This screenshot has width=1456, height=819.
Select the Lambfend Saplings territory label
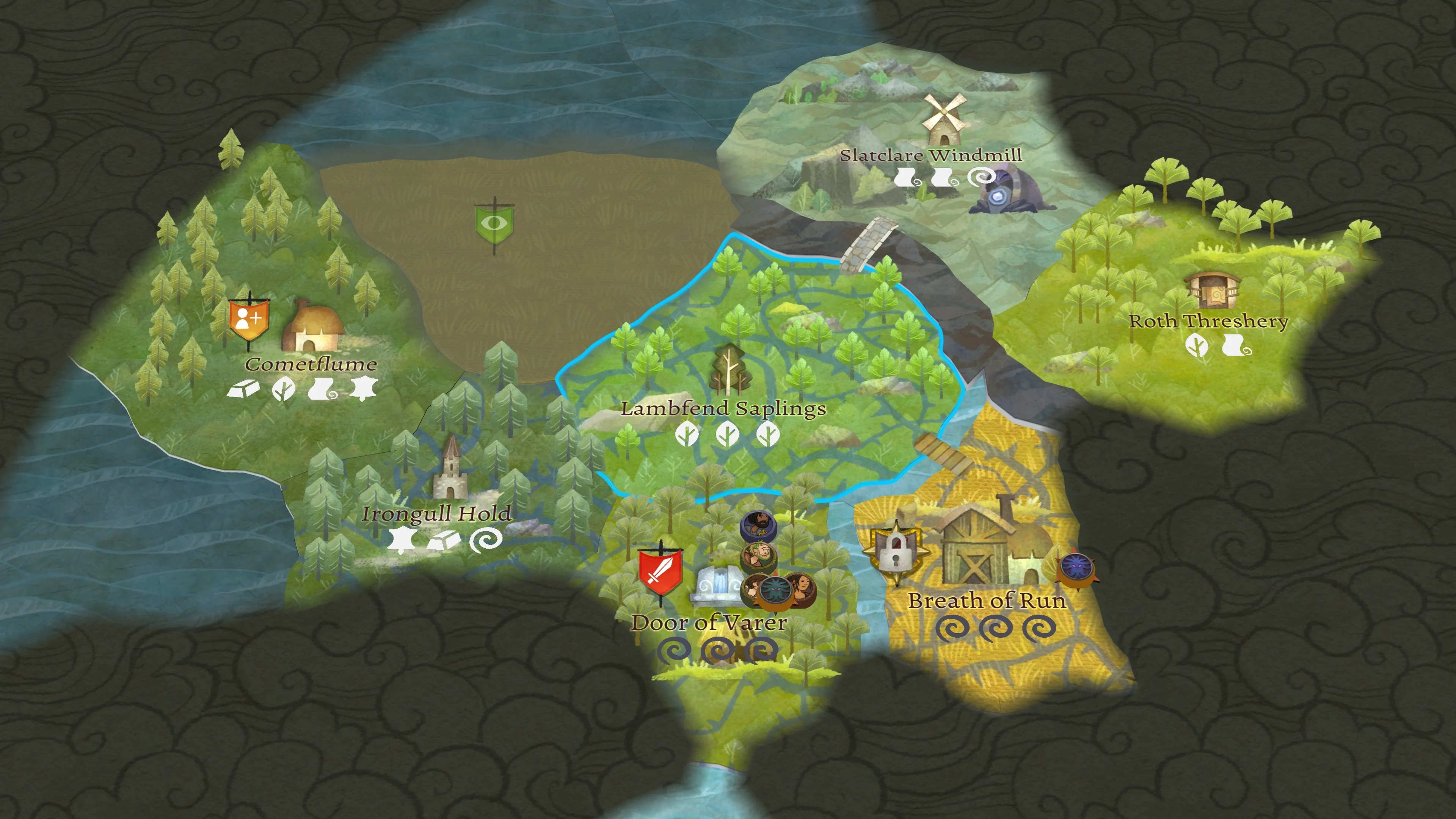723,408
